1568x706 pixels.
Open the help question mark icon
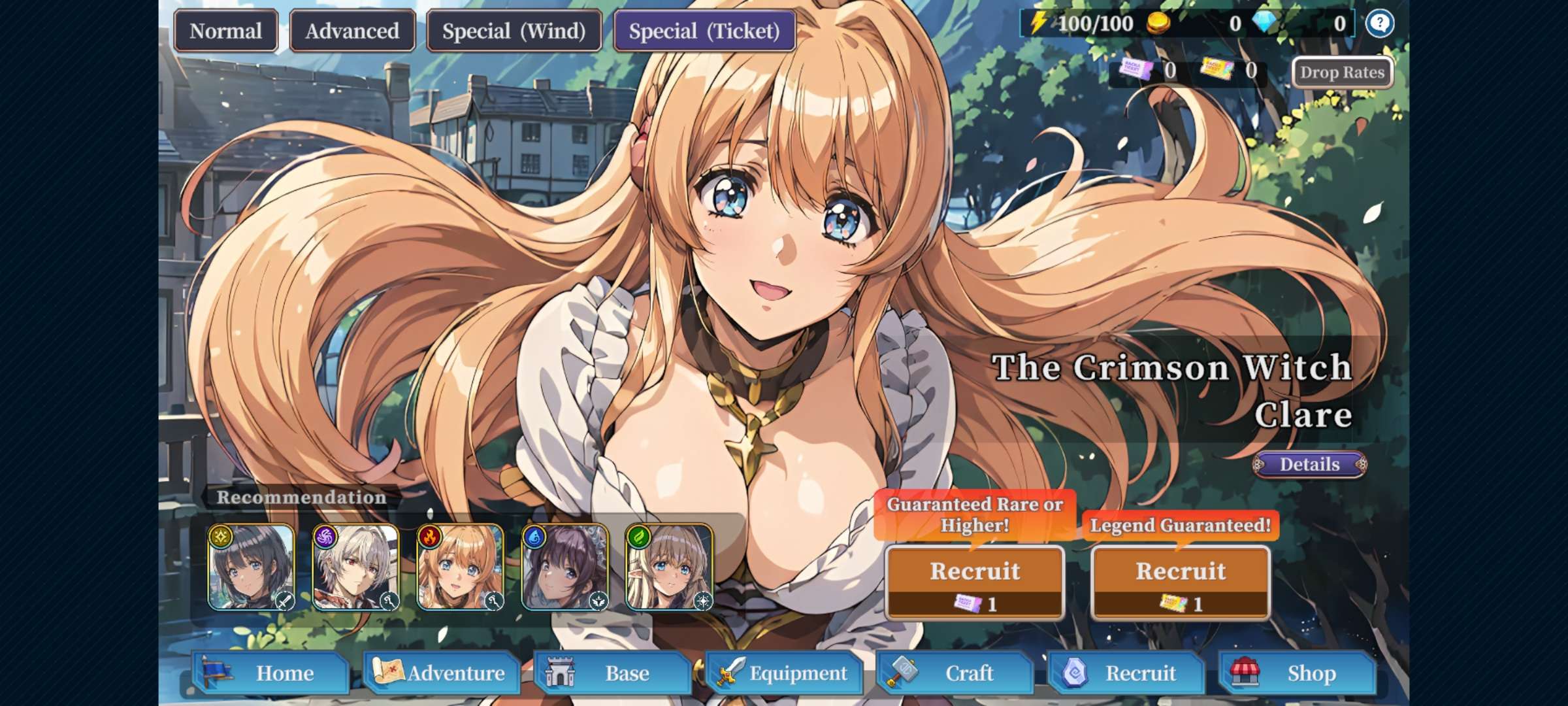click(x=1379, y=24)
